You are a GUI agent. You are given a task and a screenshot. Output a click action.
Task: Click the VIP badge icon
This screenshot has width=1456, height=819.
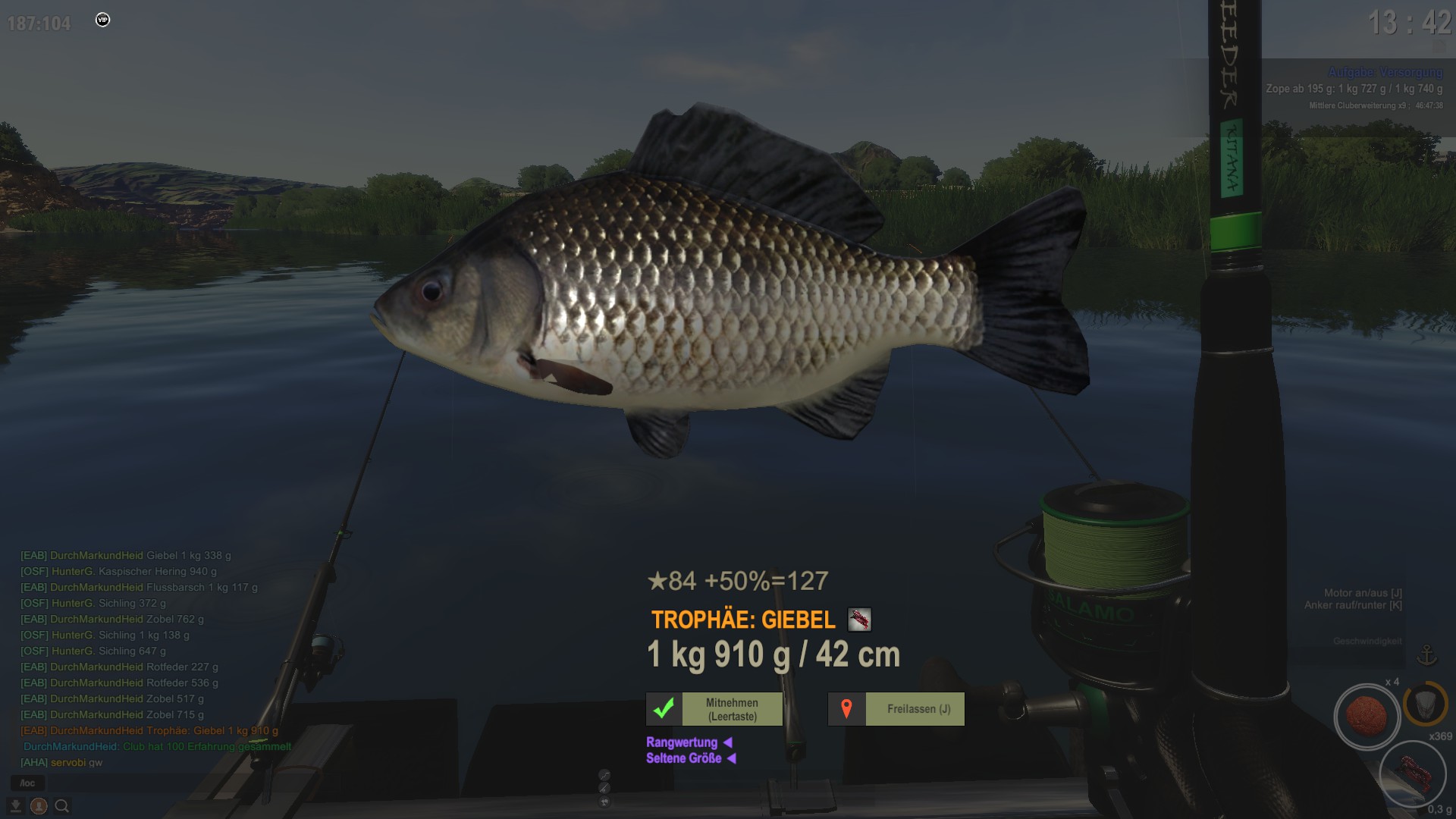click(x=103, y=20)
